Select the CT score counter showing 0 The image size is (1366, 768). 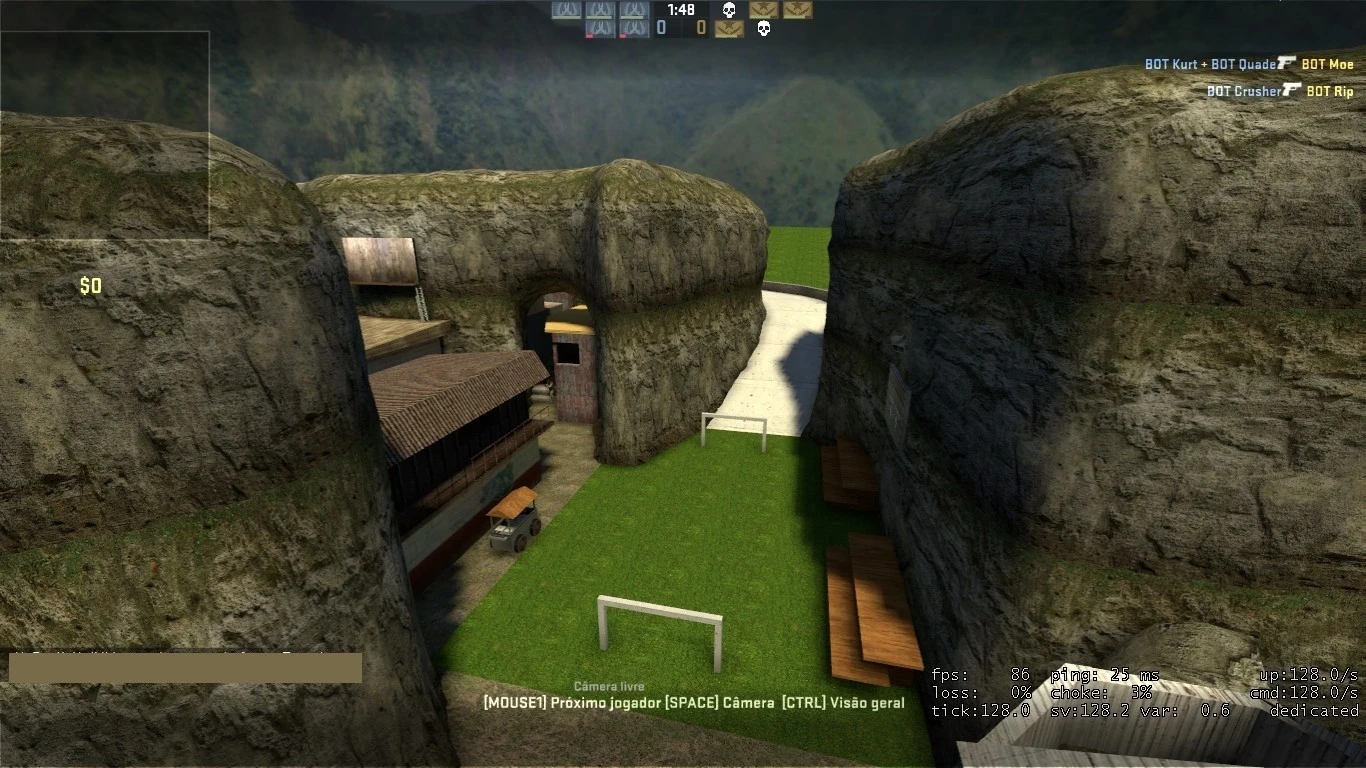click(660, 28)
